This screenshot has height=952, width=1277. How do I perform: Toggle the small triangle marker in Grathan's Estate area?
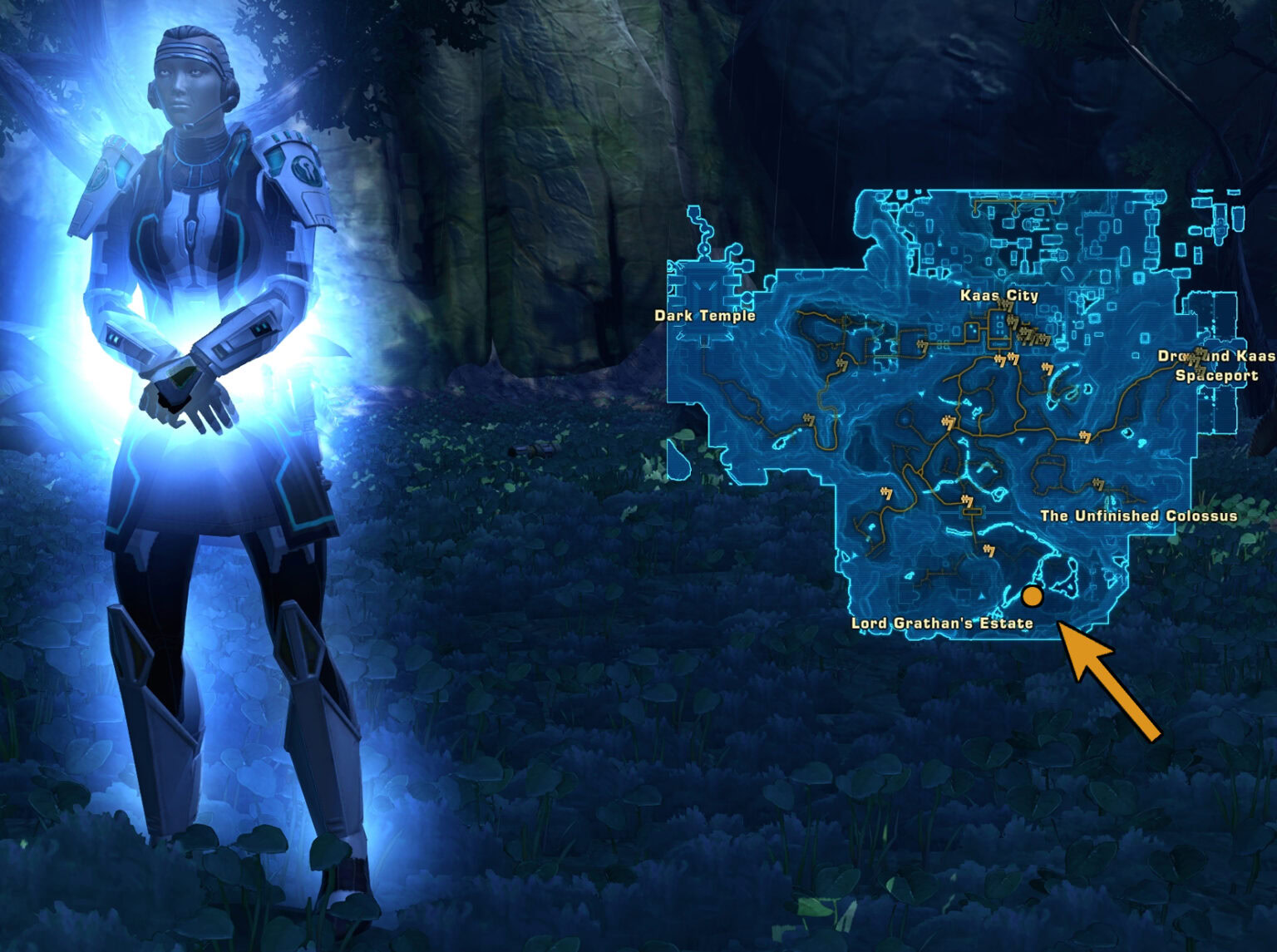click(x=981, y=597)
